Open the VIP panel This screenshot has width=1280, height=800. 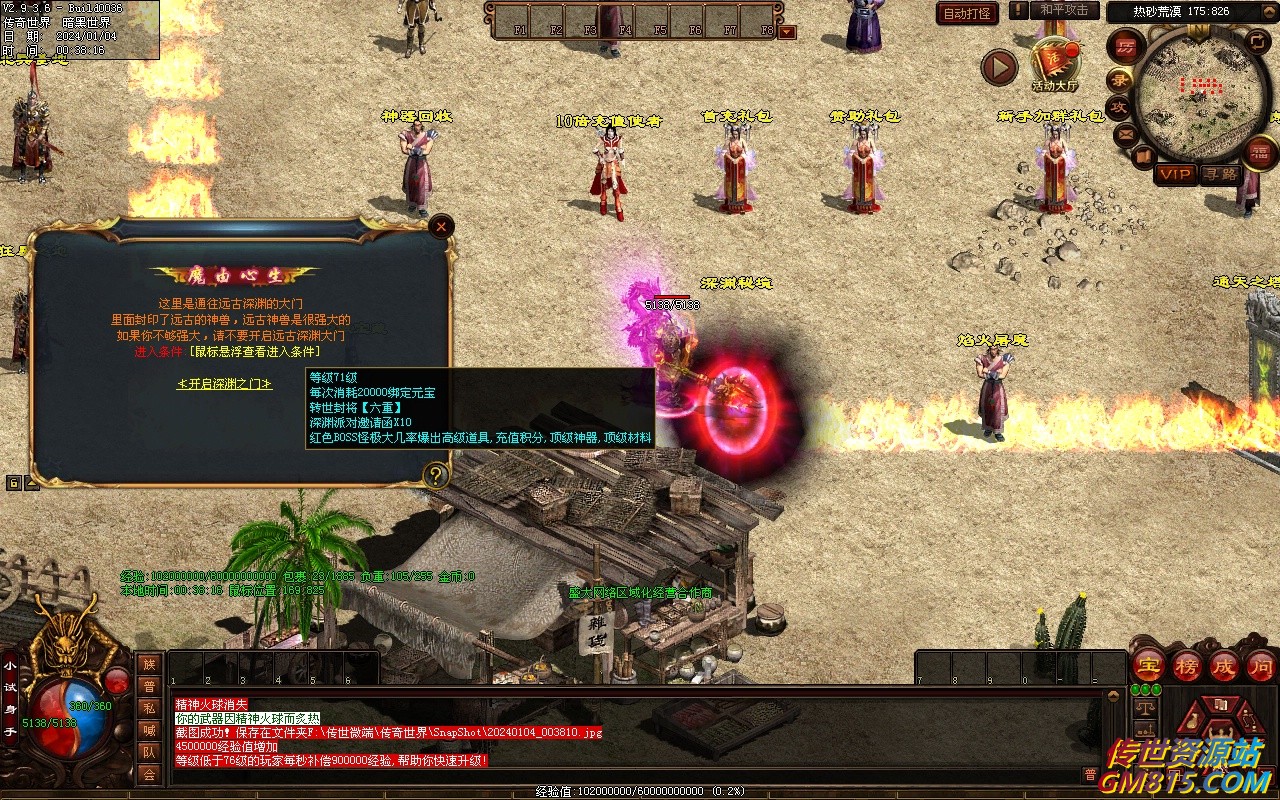click(1175, 174)
